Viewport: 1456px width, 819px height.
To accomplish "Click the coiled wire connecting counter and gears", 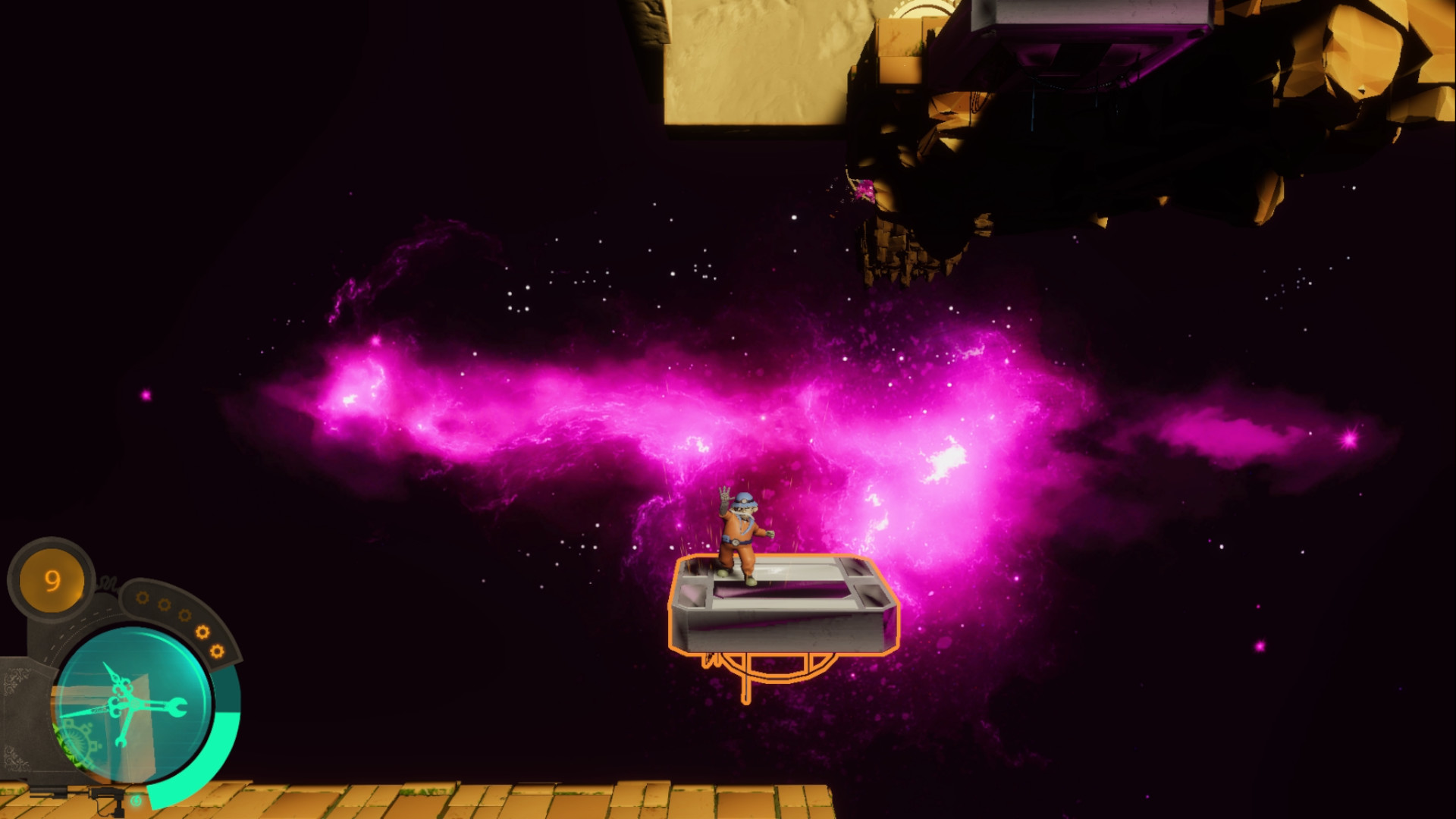I will pos(107,582).
